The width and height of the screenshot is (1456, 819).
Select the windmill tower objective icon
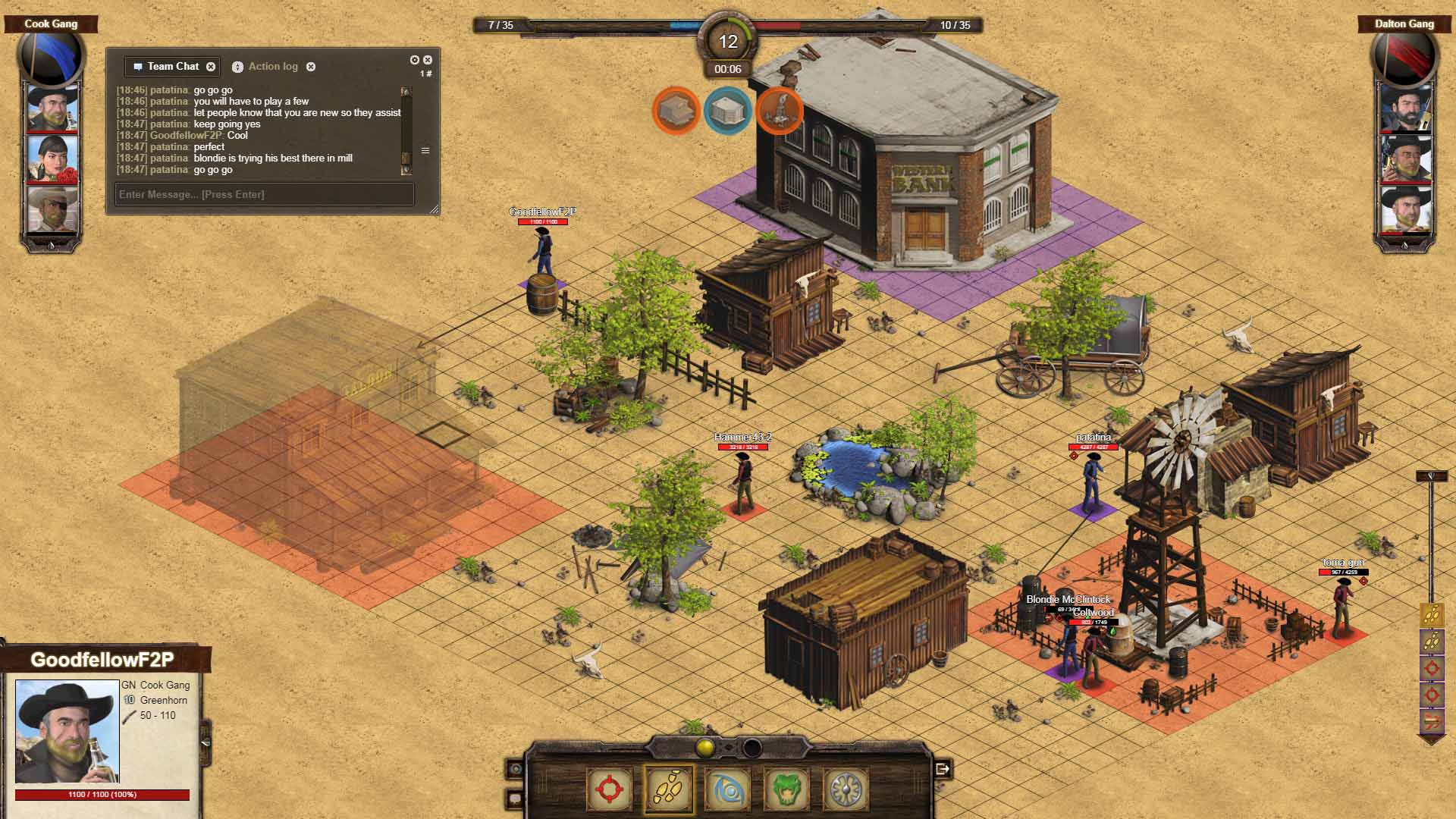click(x=779, y=111)
